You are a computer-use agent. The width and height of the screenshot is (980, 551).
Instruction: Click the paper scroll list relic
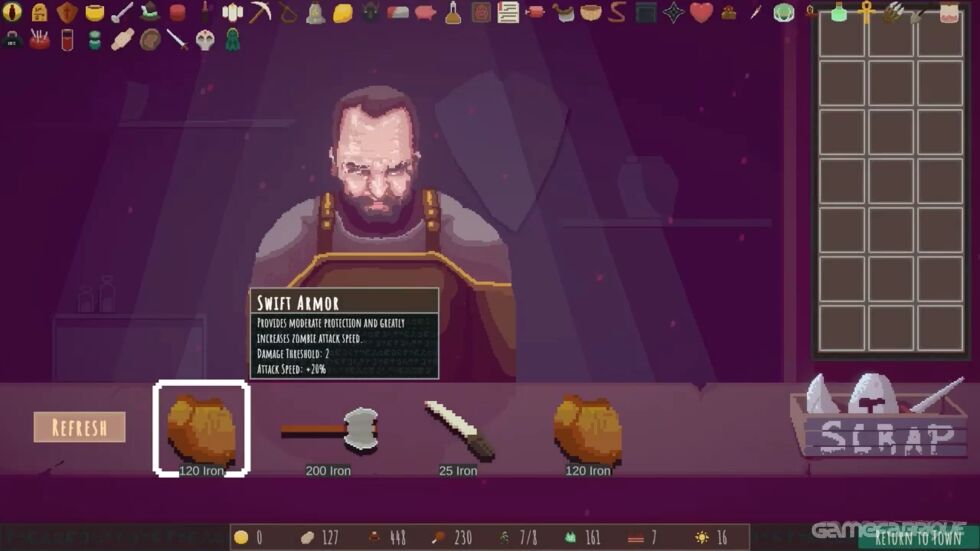click(x=508, y=13)
